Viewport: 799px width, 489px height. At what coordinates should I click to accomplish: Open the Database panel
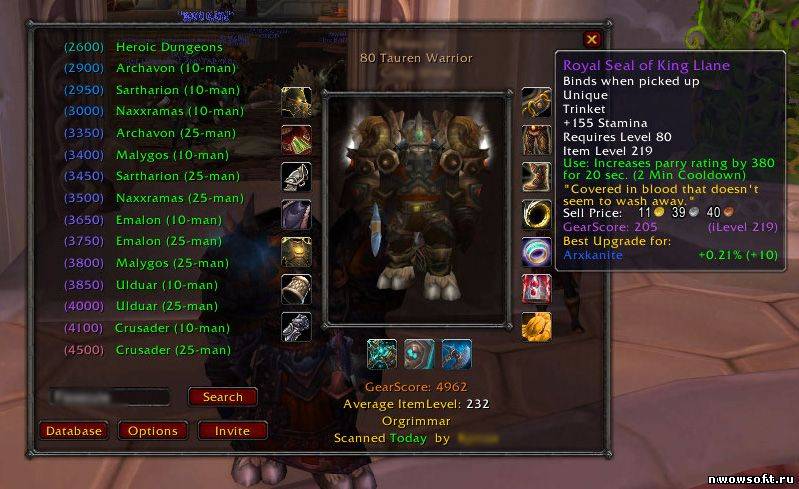[74, 431]
